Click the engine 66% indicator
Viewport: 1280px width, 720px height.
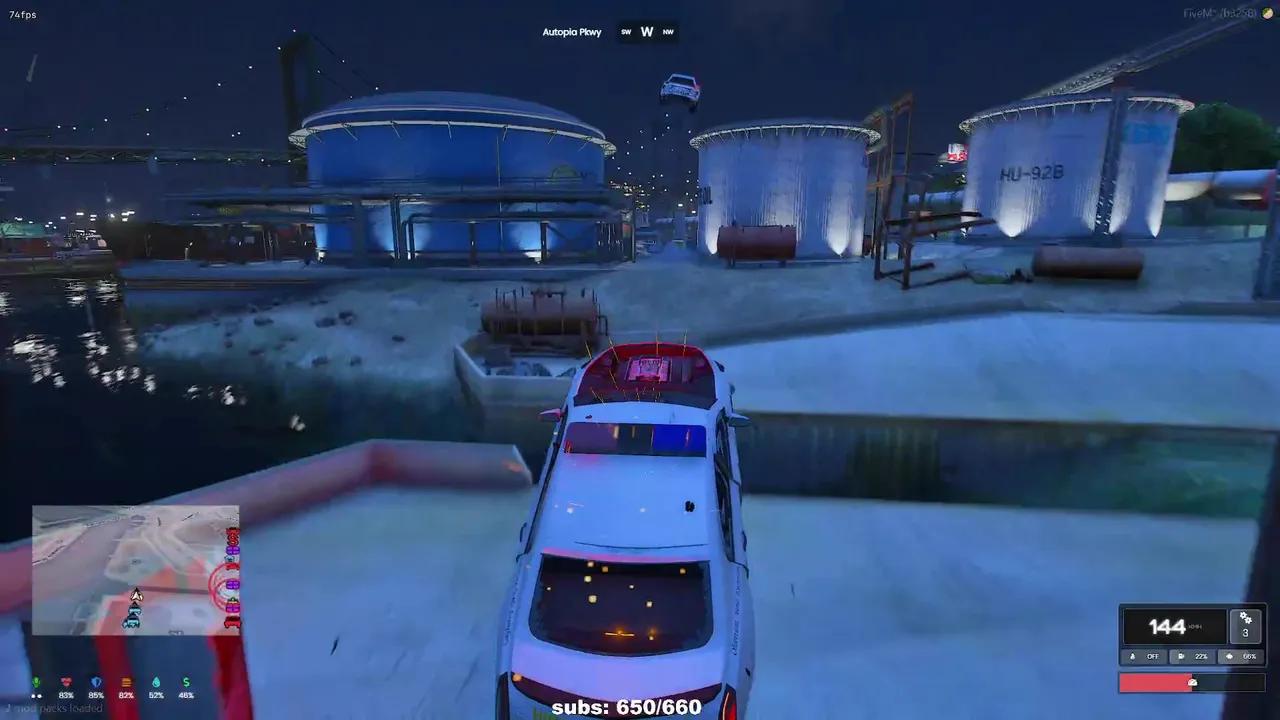coord(1242,657)
